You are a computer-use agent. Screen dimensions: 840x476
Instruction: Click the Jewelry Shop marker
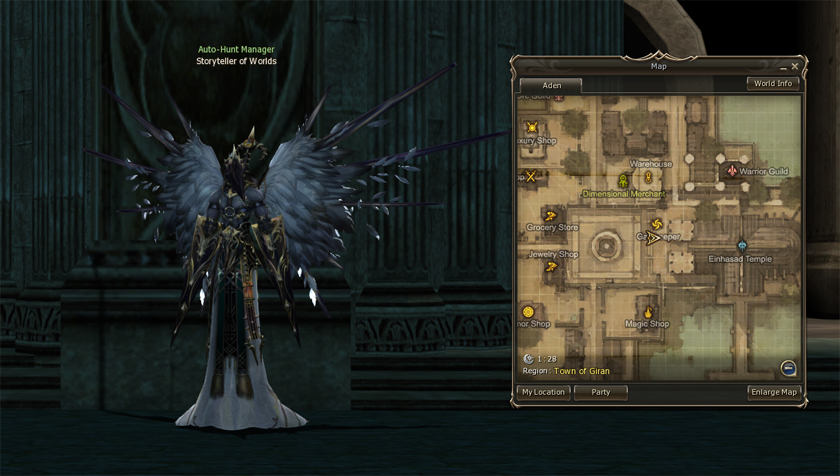tap(549, 241)
